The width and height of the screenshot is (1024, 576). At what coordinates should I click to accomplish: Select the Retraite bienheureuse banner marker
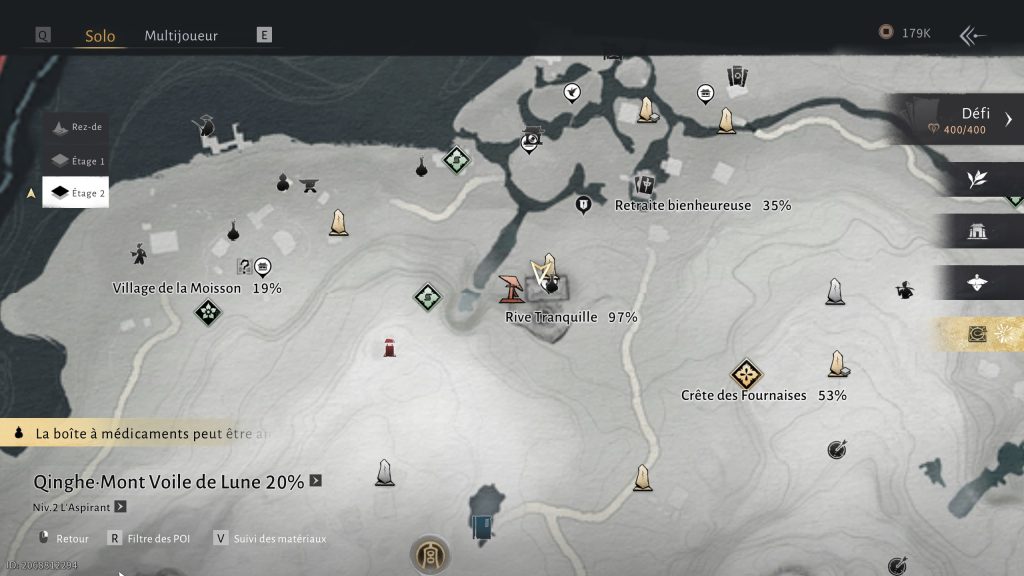(x=644, y=185)
